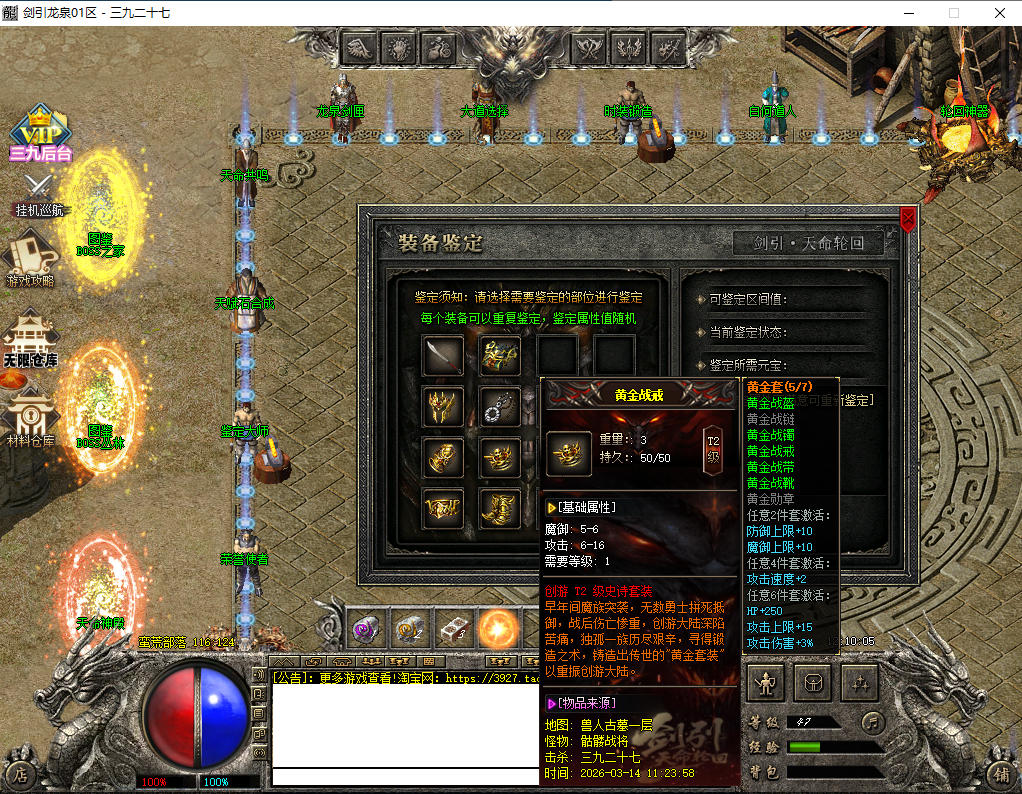Viewport: 1022px width, 794px height.
Task: Use the glowing fire orb hotbar skill
Action: click(x=497, y=628)
